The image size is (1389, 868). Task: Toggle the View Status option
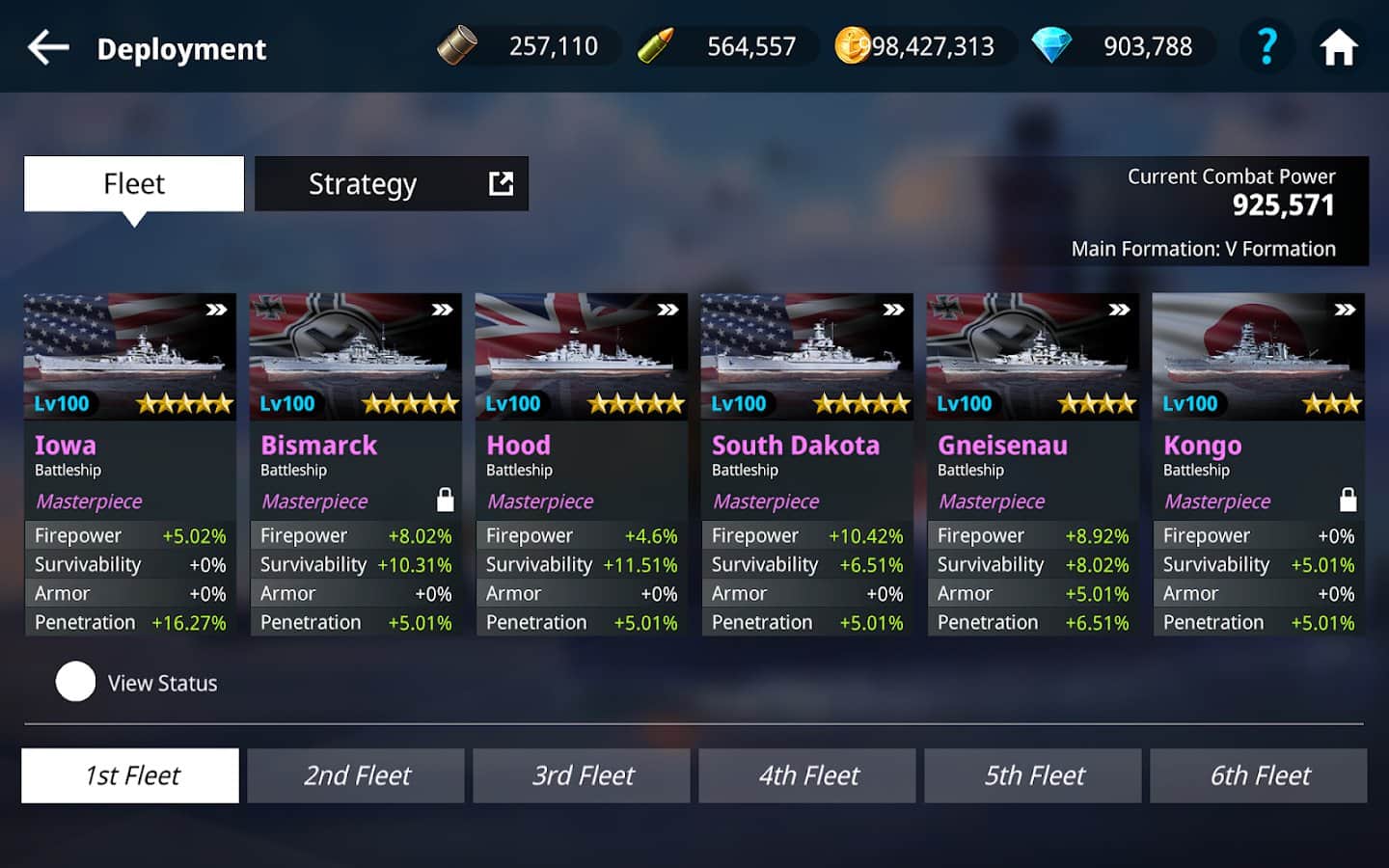pyautogui.click(x=75, y=682)
